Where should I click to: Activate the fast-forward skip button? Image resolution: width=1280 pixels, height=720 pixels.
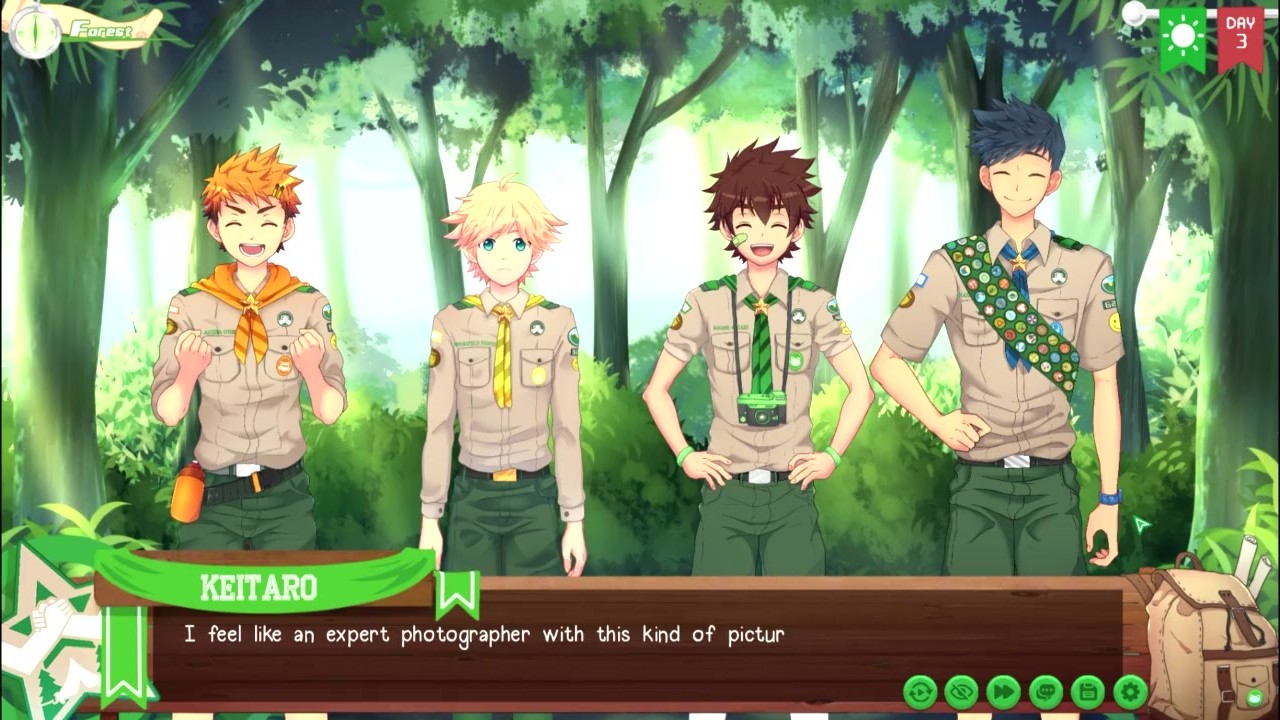coord(1004,691)
